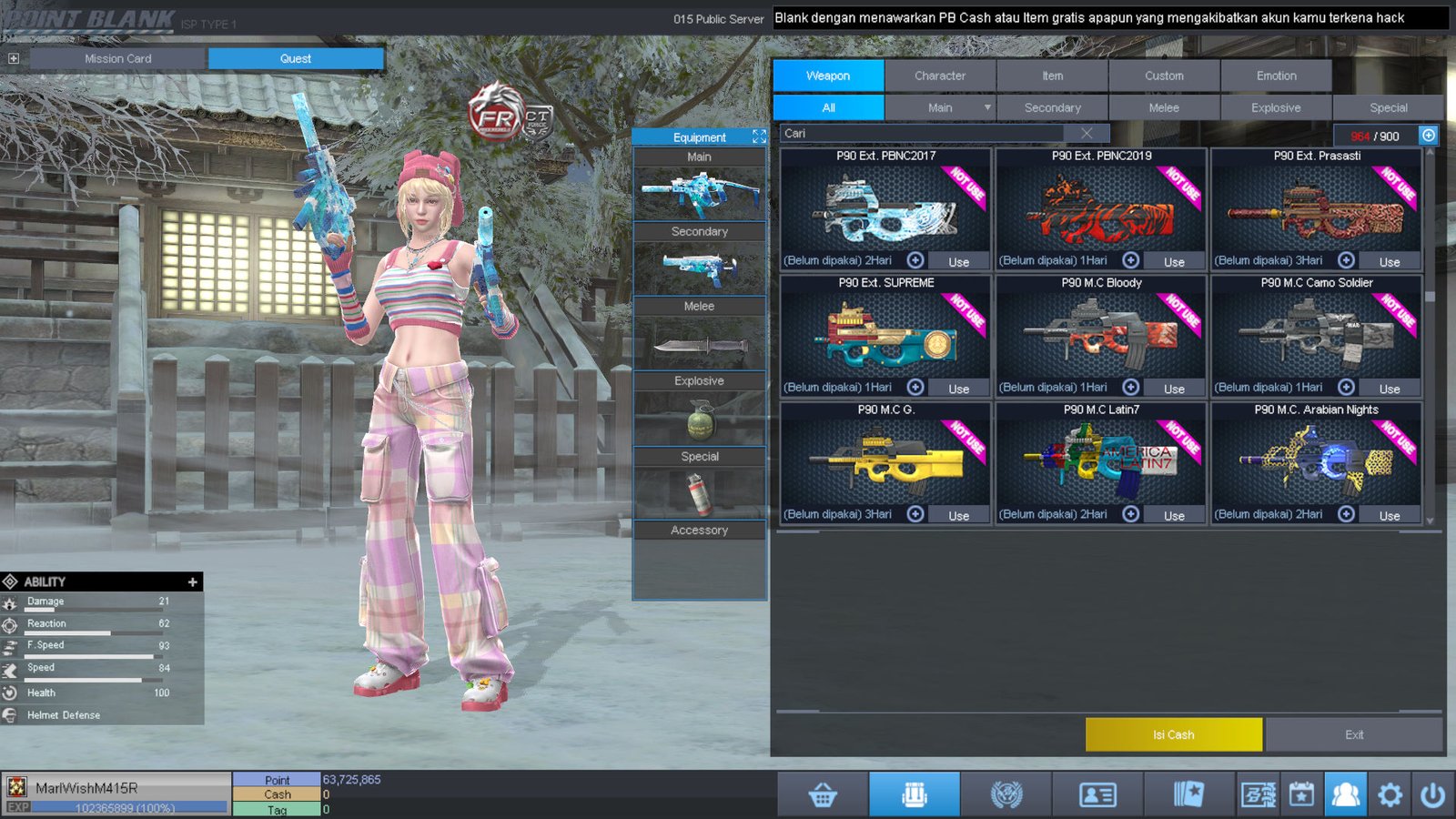Switch to the Character tab
Viewport: 1456px width, 819px height.
(940, 76)
